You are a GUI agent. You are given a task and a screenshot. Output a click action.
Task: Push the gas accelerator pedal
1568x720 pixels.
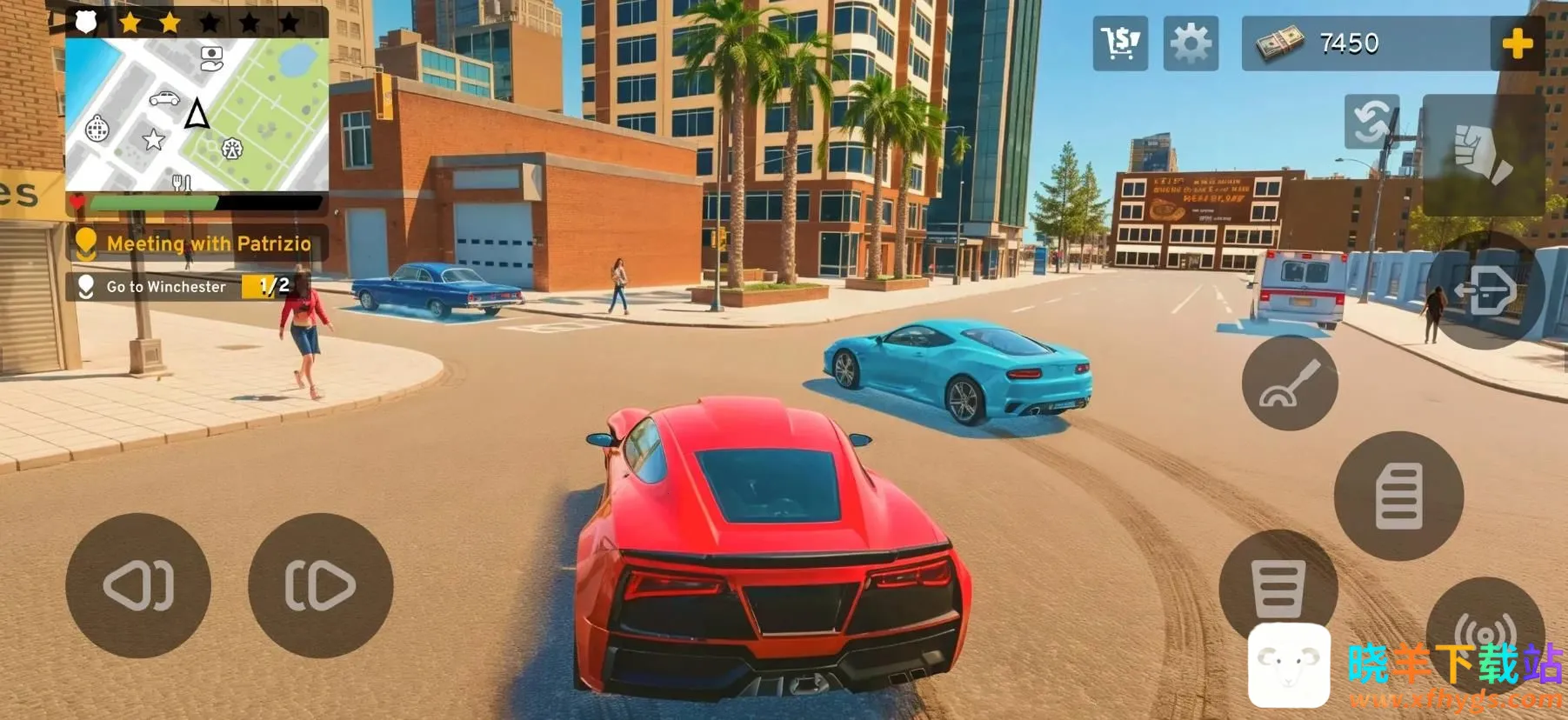pyautogui.click(x=1398, y=496)
